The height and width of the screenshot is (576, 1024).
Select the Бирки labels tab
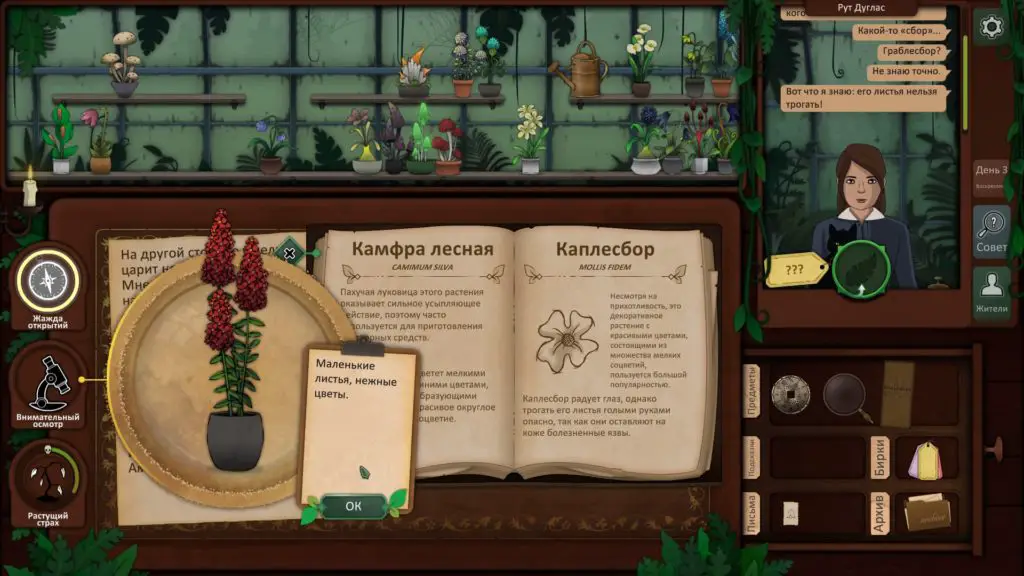tap(879, 457)
